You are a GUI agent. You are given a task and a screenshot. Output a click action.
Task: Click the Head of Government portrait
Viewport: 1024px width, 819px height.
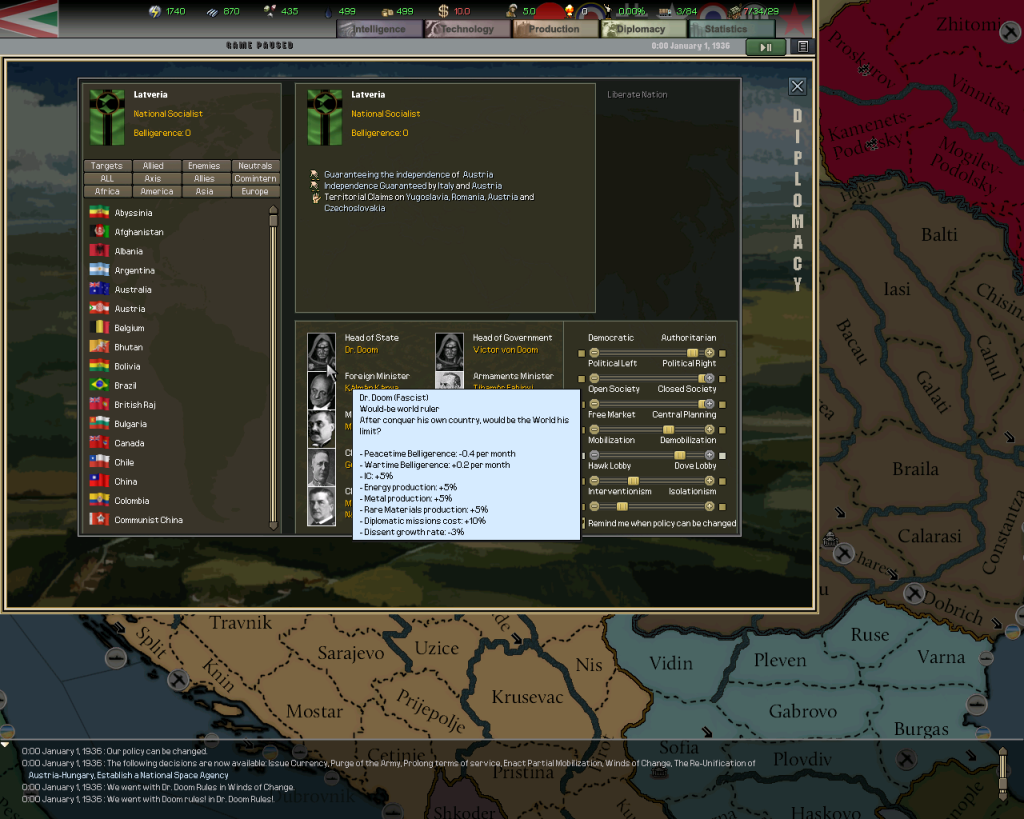coord(450,350)
